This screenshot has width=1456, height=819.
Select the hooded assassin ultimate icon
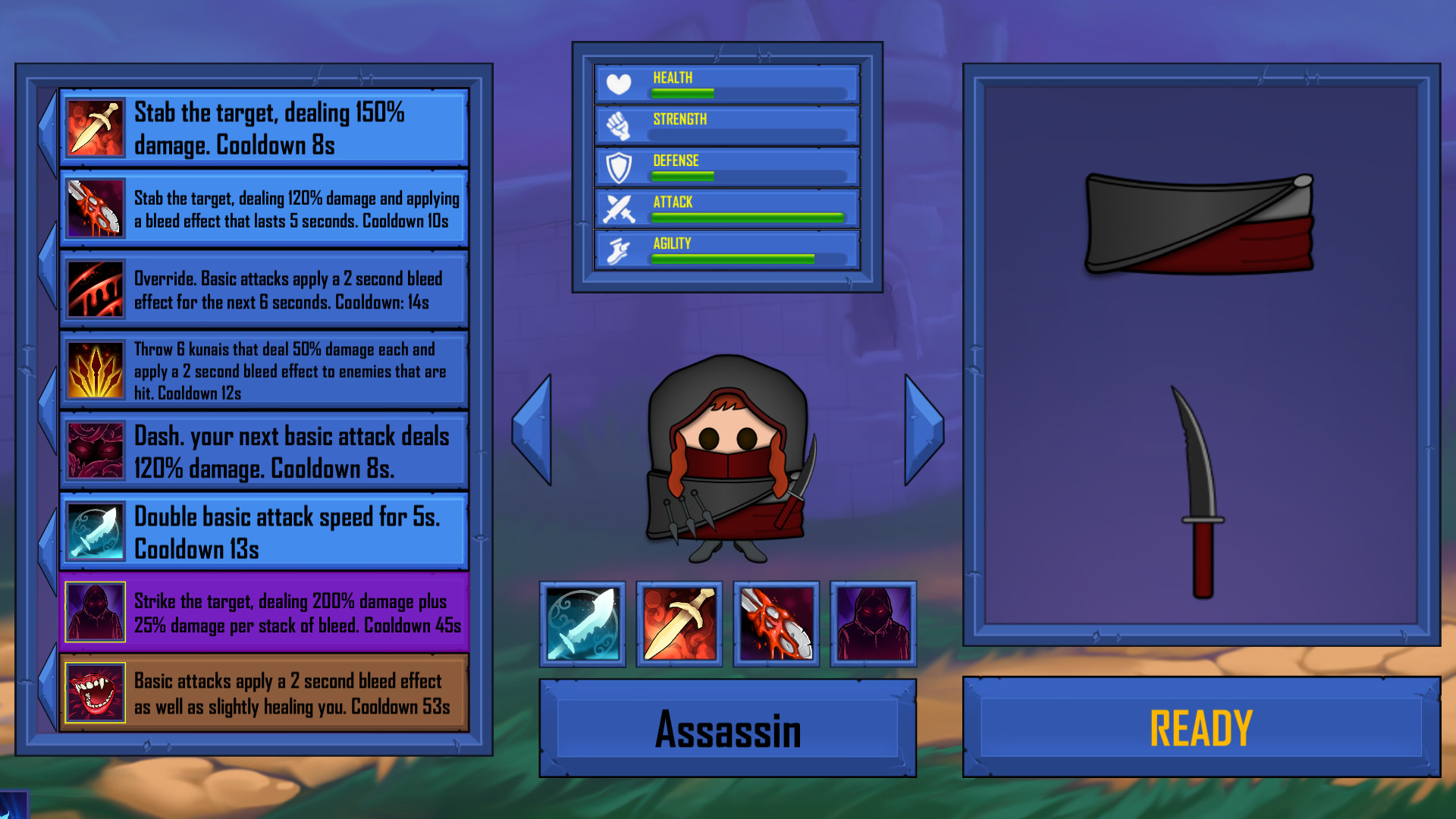pos(94,611)
